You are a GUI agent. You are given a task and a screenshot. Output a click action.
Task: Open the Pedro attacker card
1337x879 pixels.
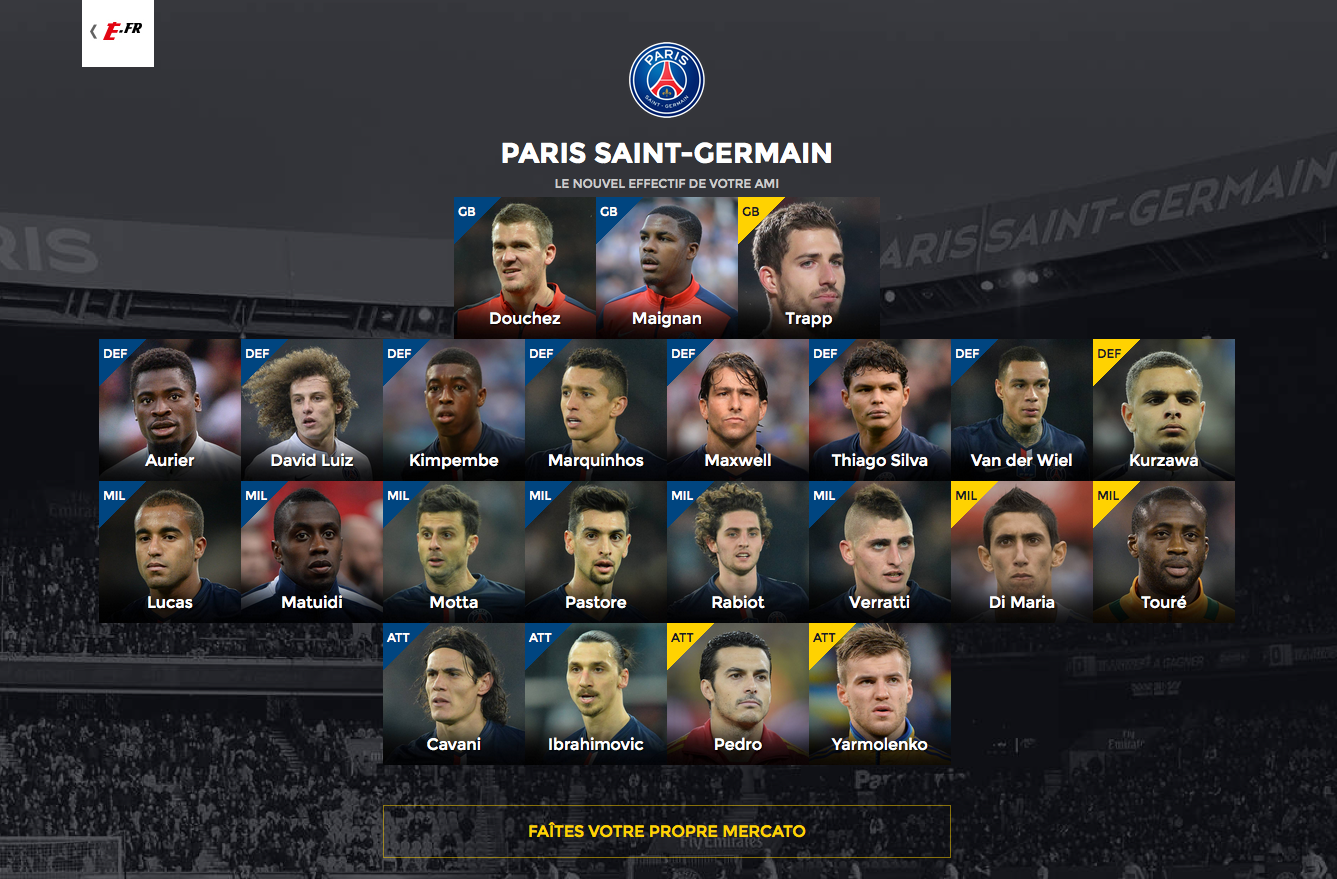pos(738,693)
